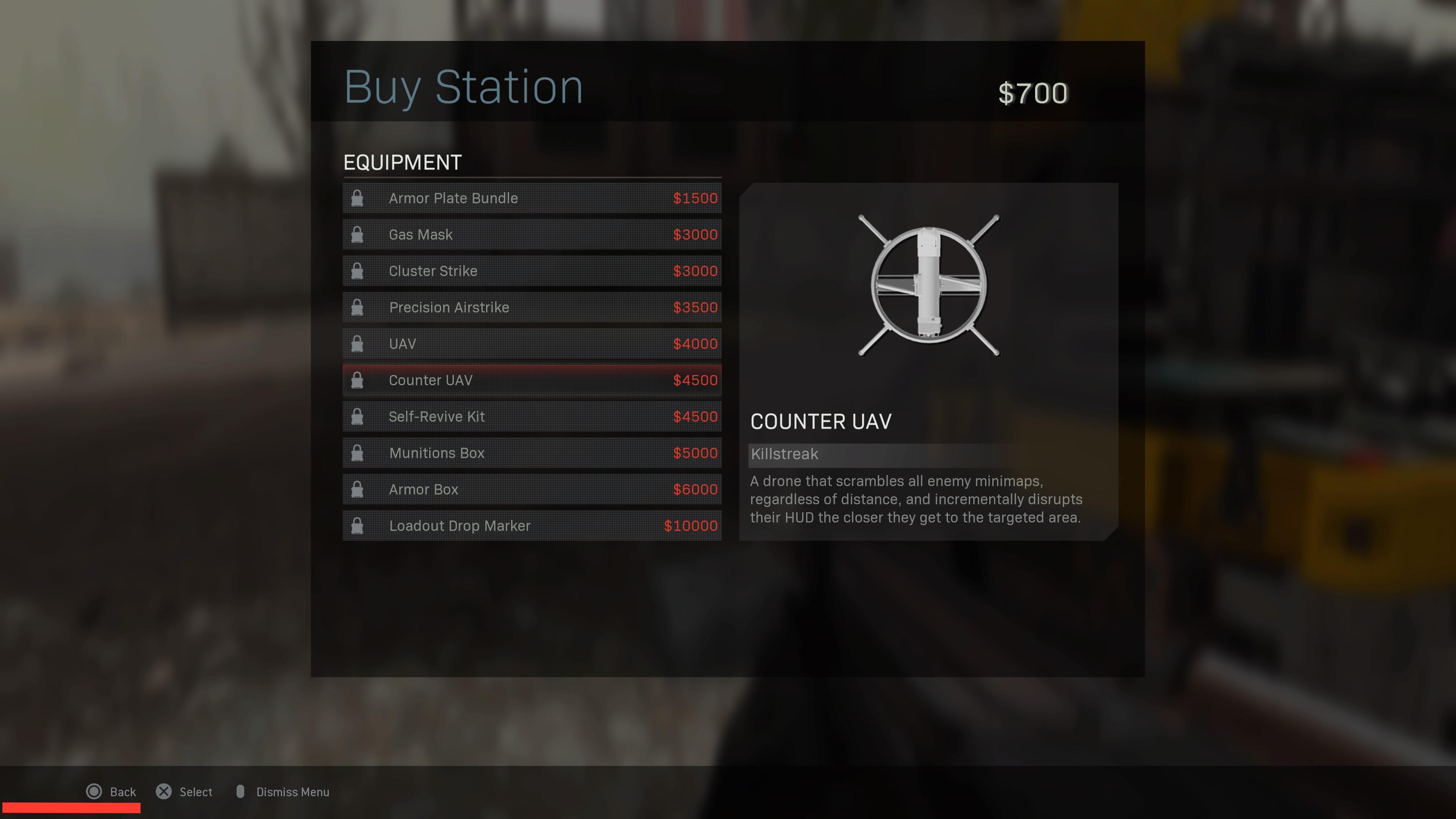The height and width of the screenshot is (819, 1456).
Task: Select the UAV equipment item
Action: 531,343
